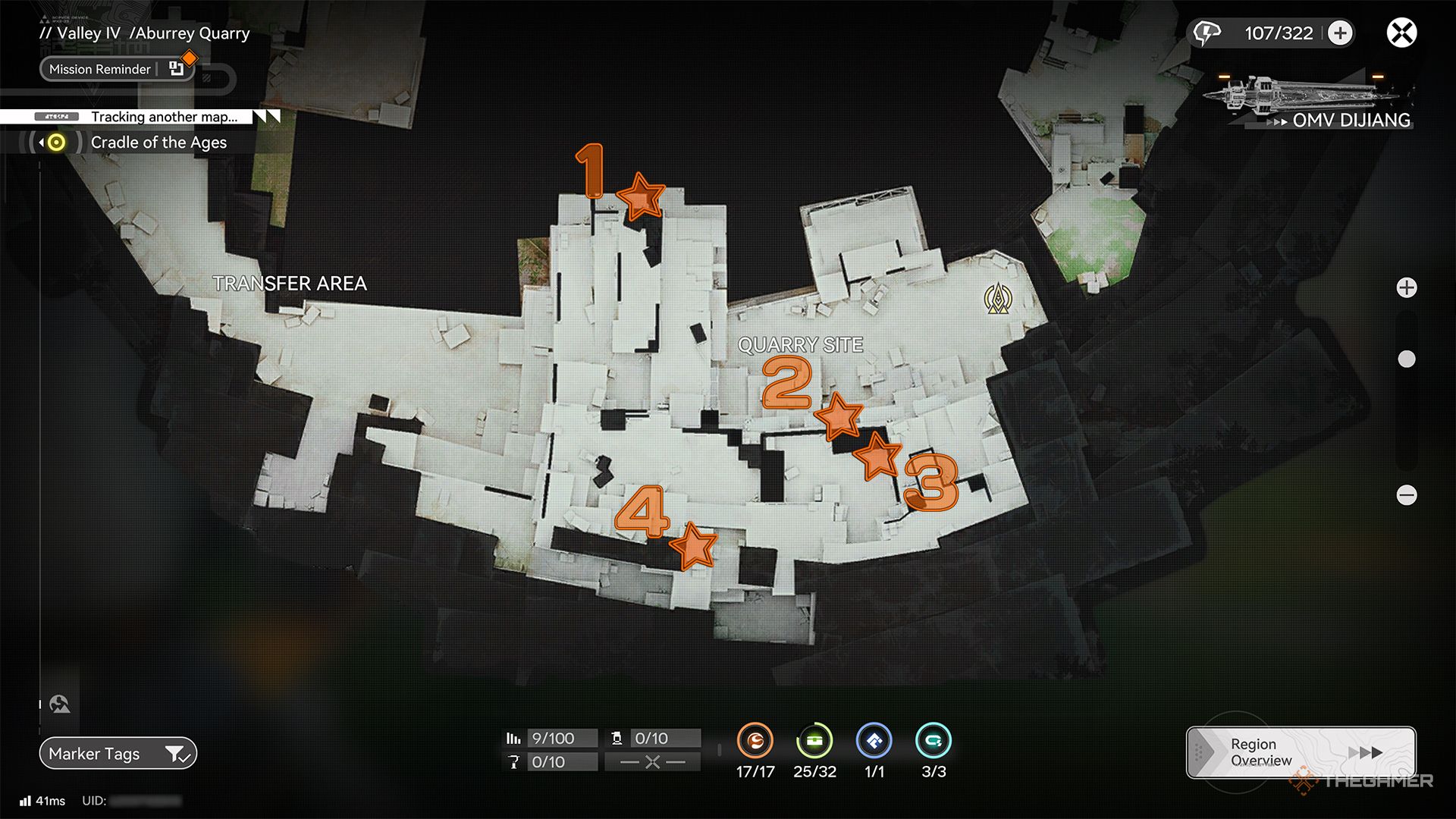Click the map zoom slider handle

(x=1407, y=359)
